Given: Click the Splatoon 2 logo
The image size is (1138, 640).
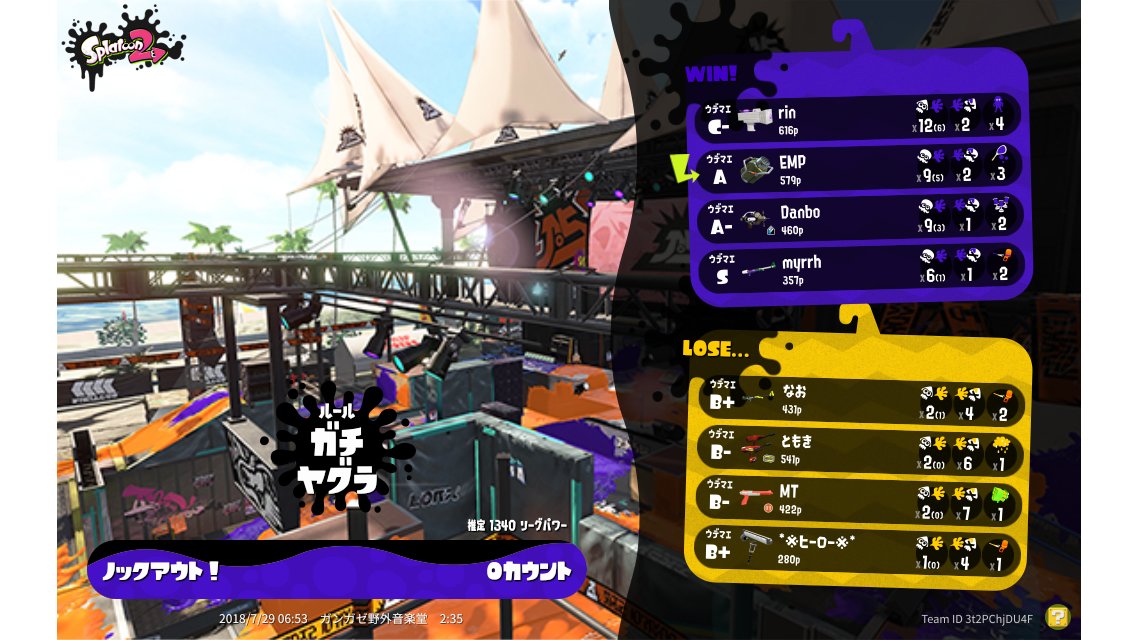Looking at the screenshot, I should point(123,48).
